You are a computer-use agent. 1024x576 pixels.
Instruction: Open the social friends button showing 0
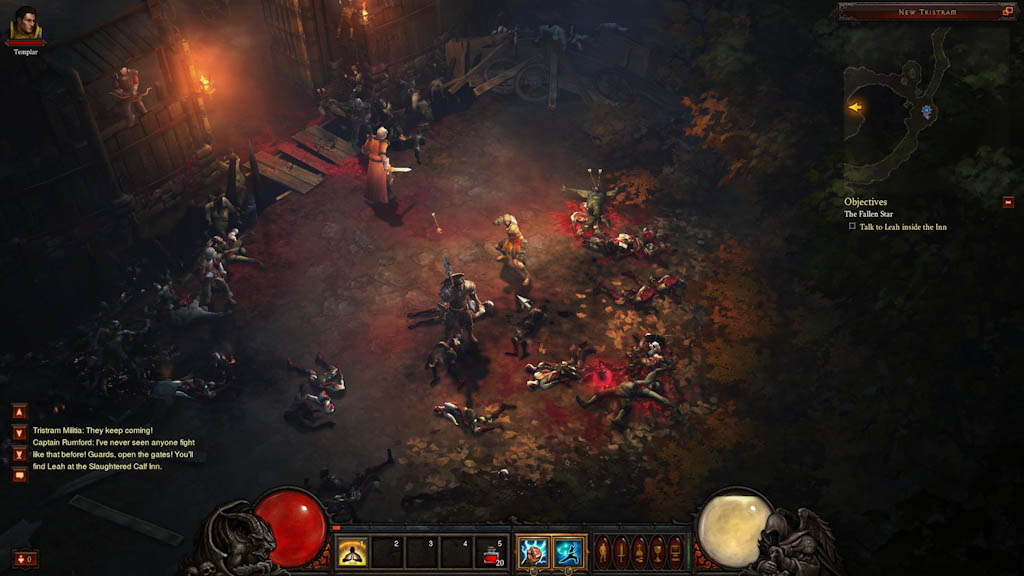[x=25, y=558]
